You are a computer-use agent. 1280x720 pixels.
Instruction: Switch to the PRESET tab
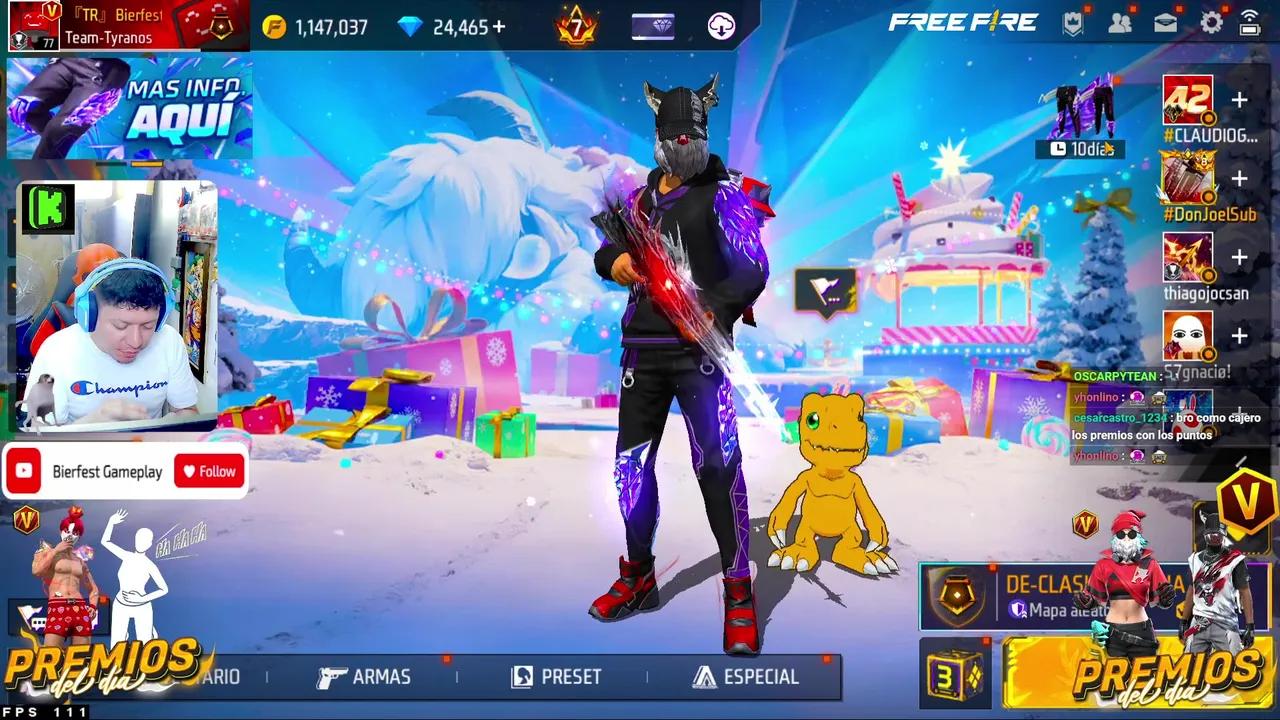point(570,677)
